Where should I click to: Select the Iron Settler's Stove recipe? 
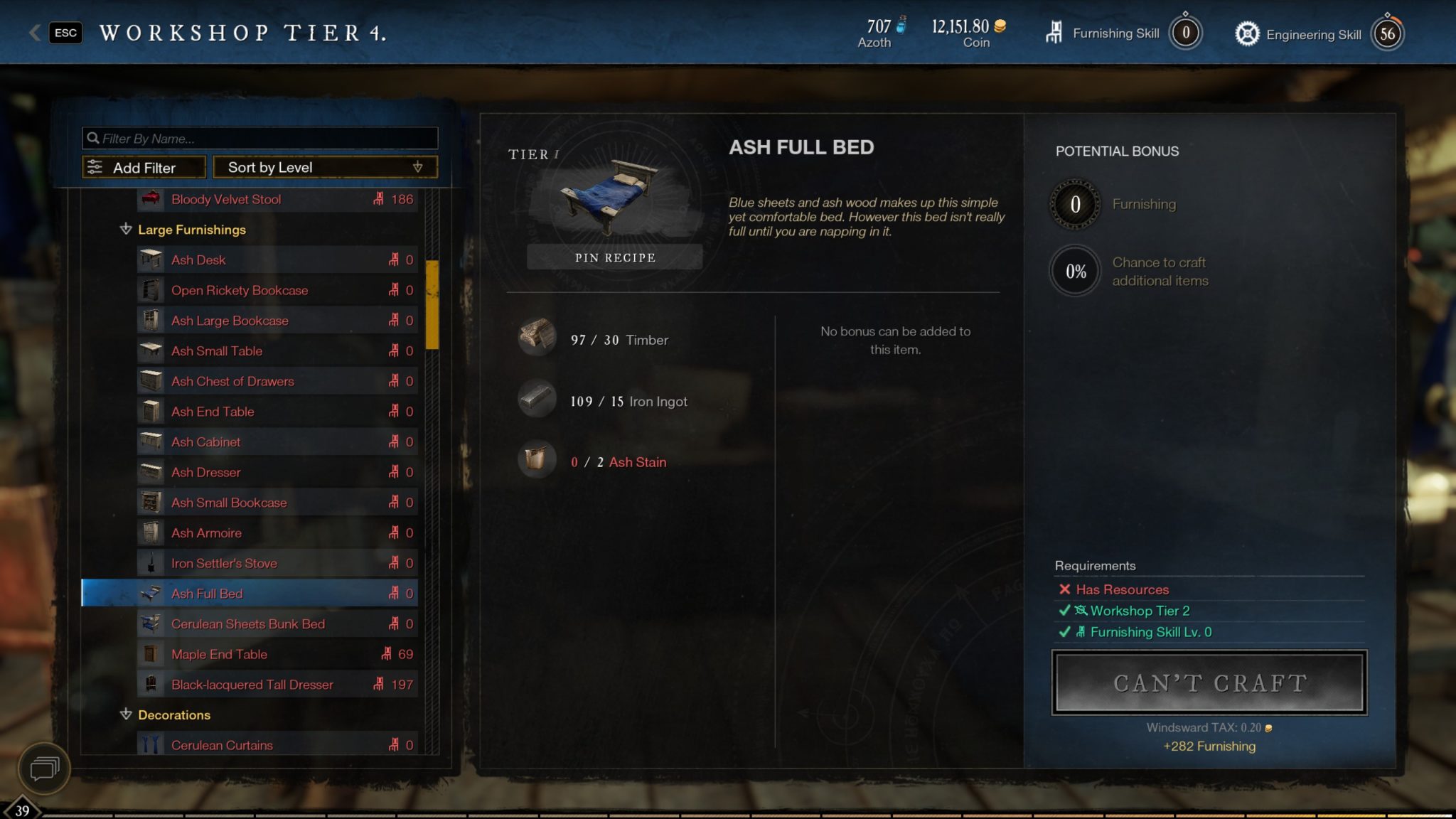(x=223, y=562)
